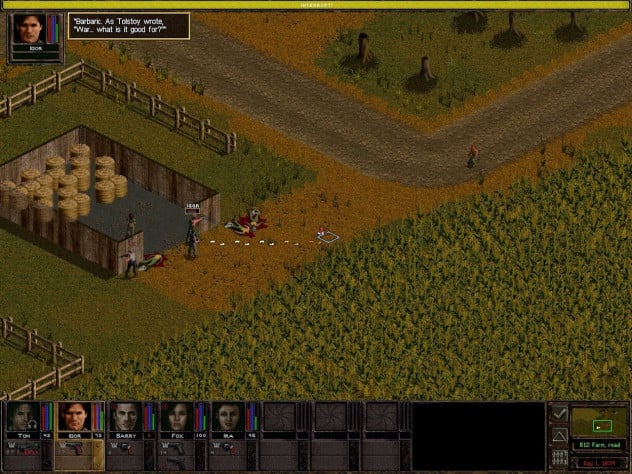
Task: Click the triangle button beside the minimap
Action: [x=559, y=435]
